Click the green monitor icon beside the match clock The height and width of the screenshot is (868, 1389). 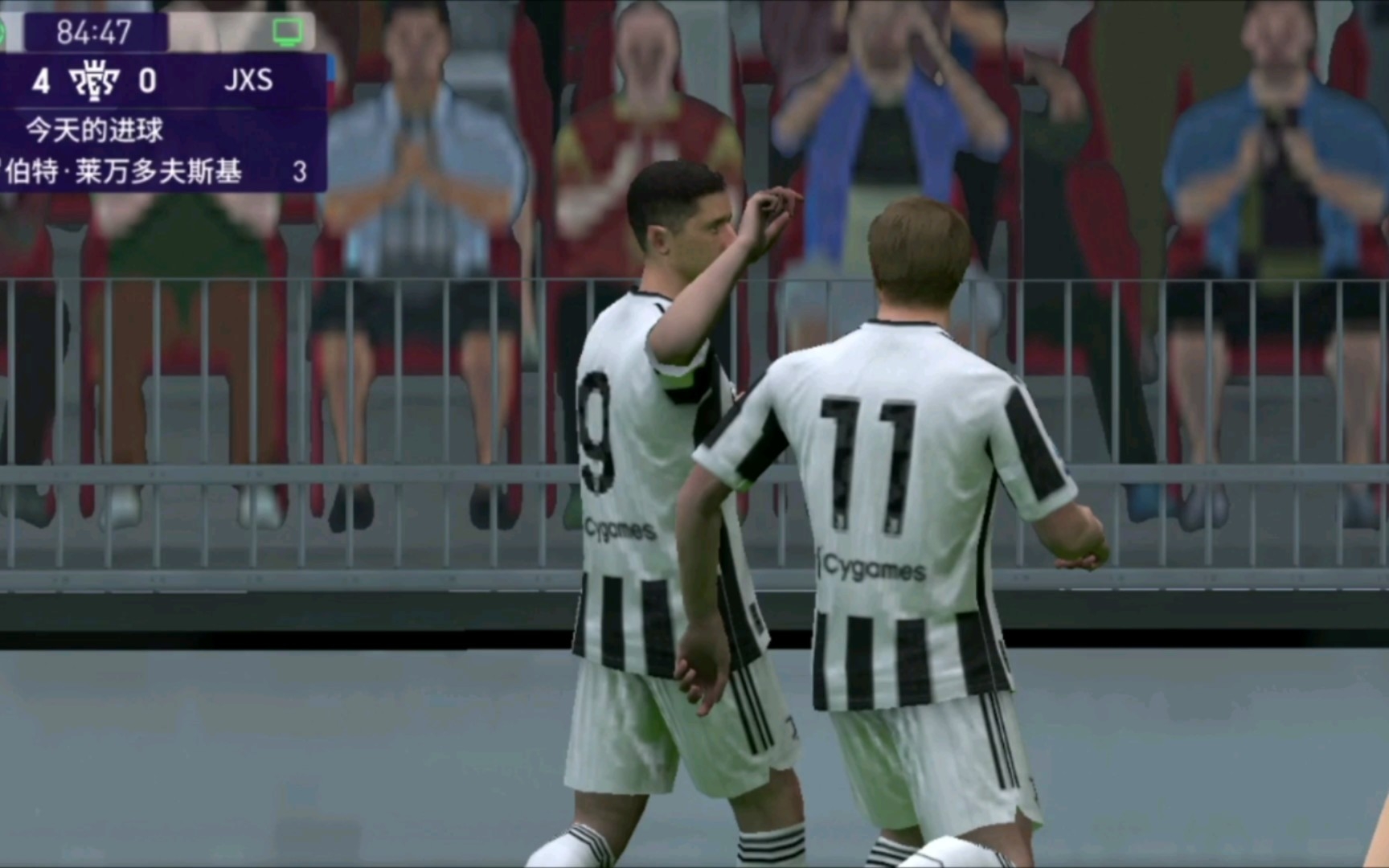pyautogui.click(x=287, y=32)
